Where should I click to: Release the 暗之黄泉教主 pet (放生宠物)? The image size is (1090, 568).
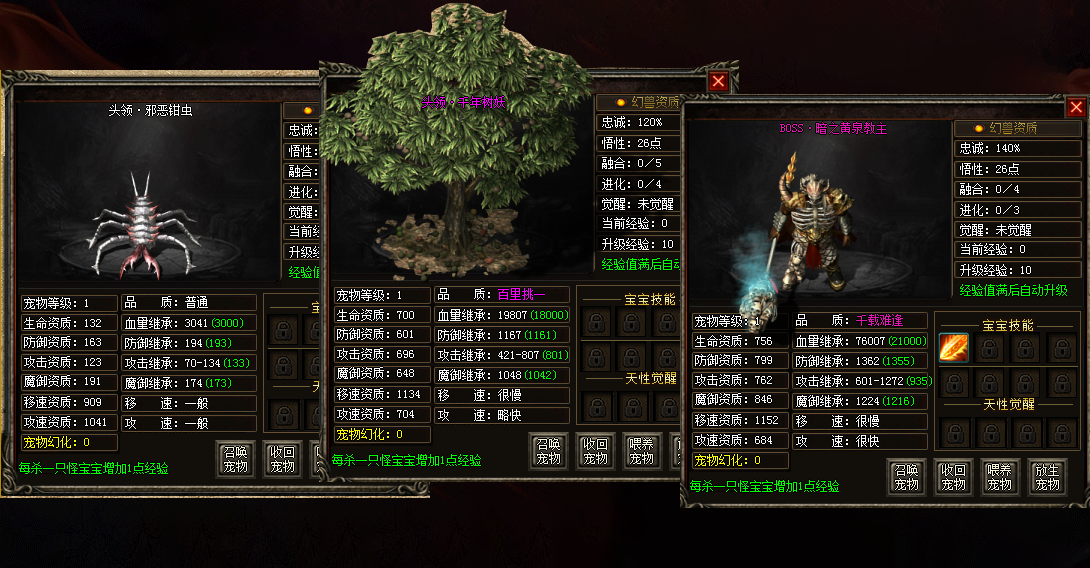click(1047, 478)
